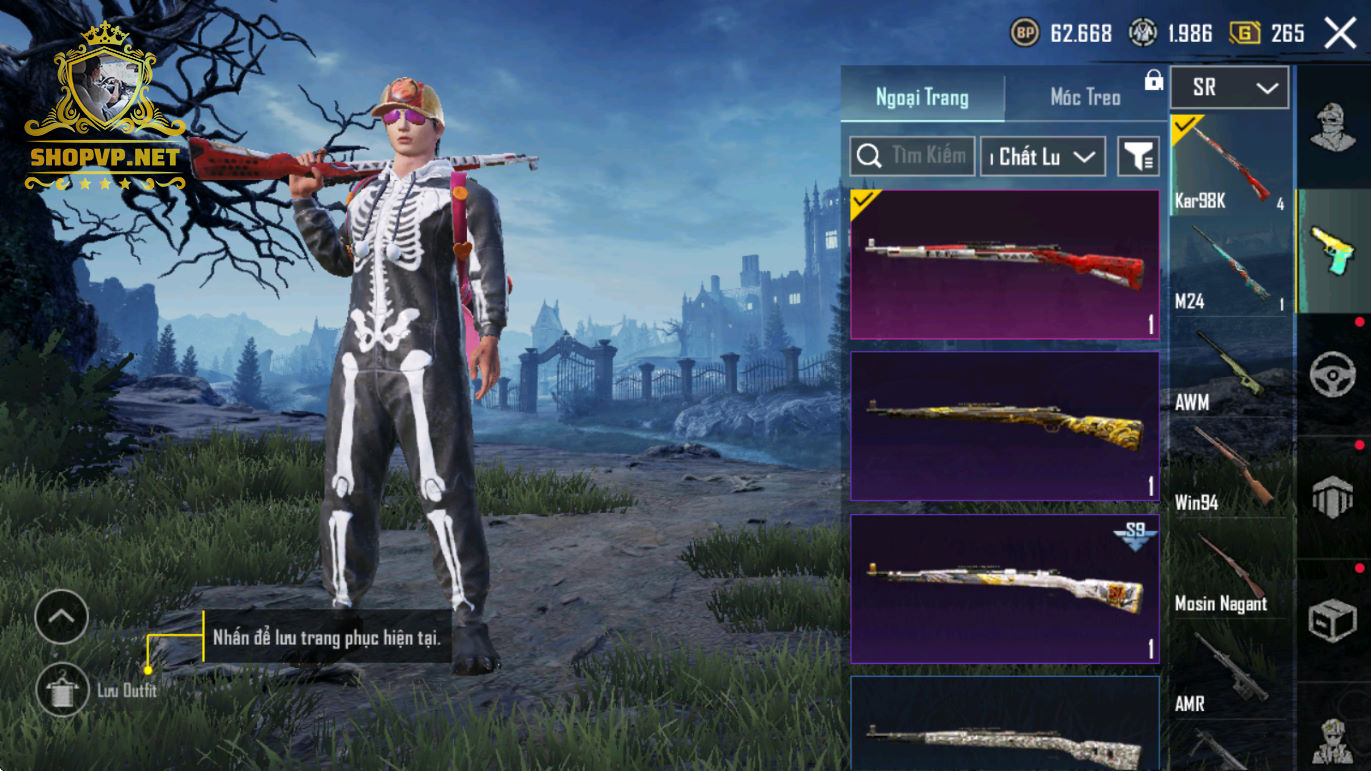Choose the golden Kar98K skin
This screenshot has width=1371, height=771.
click(1004, 425)
